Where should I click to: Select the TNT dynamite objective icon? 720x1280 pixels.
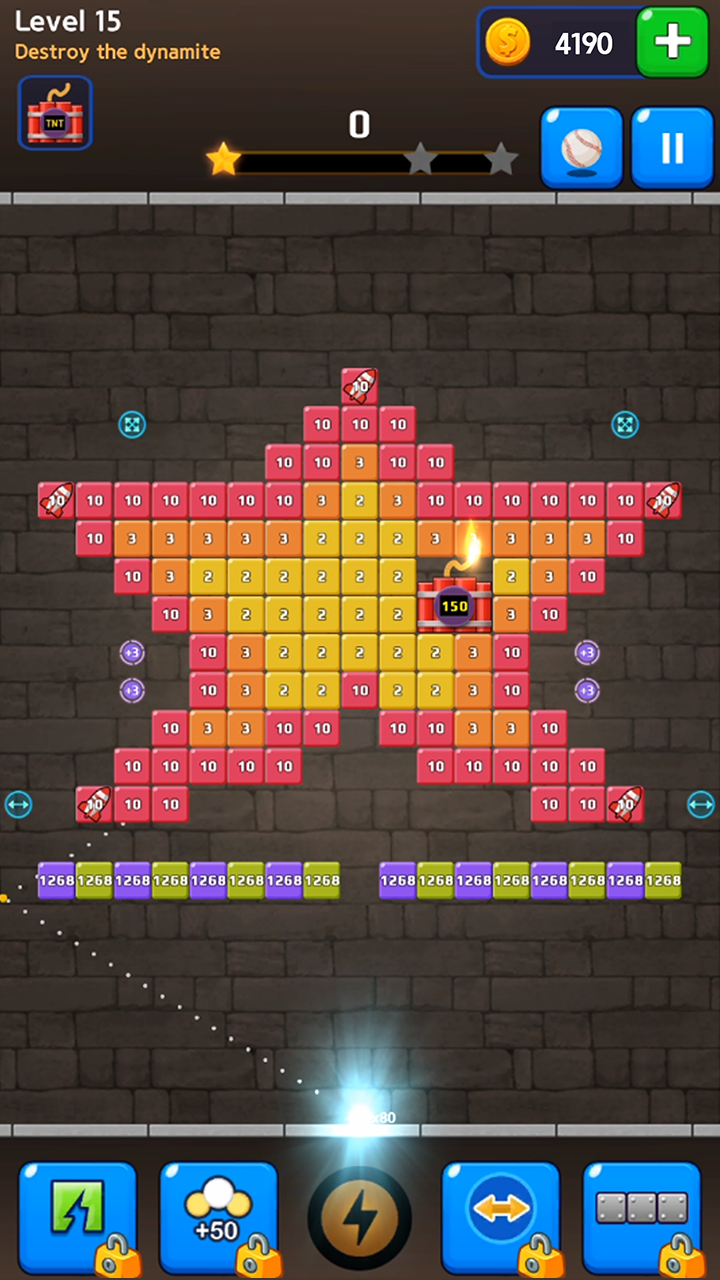pyautogui.click(x=55, y=113)
